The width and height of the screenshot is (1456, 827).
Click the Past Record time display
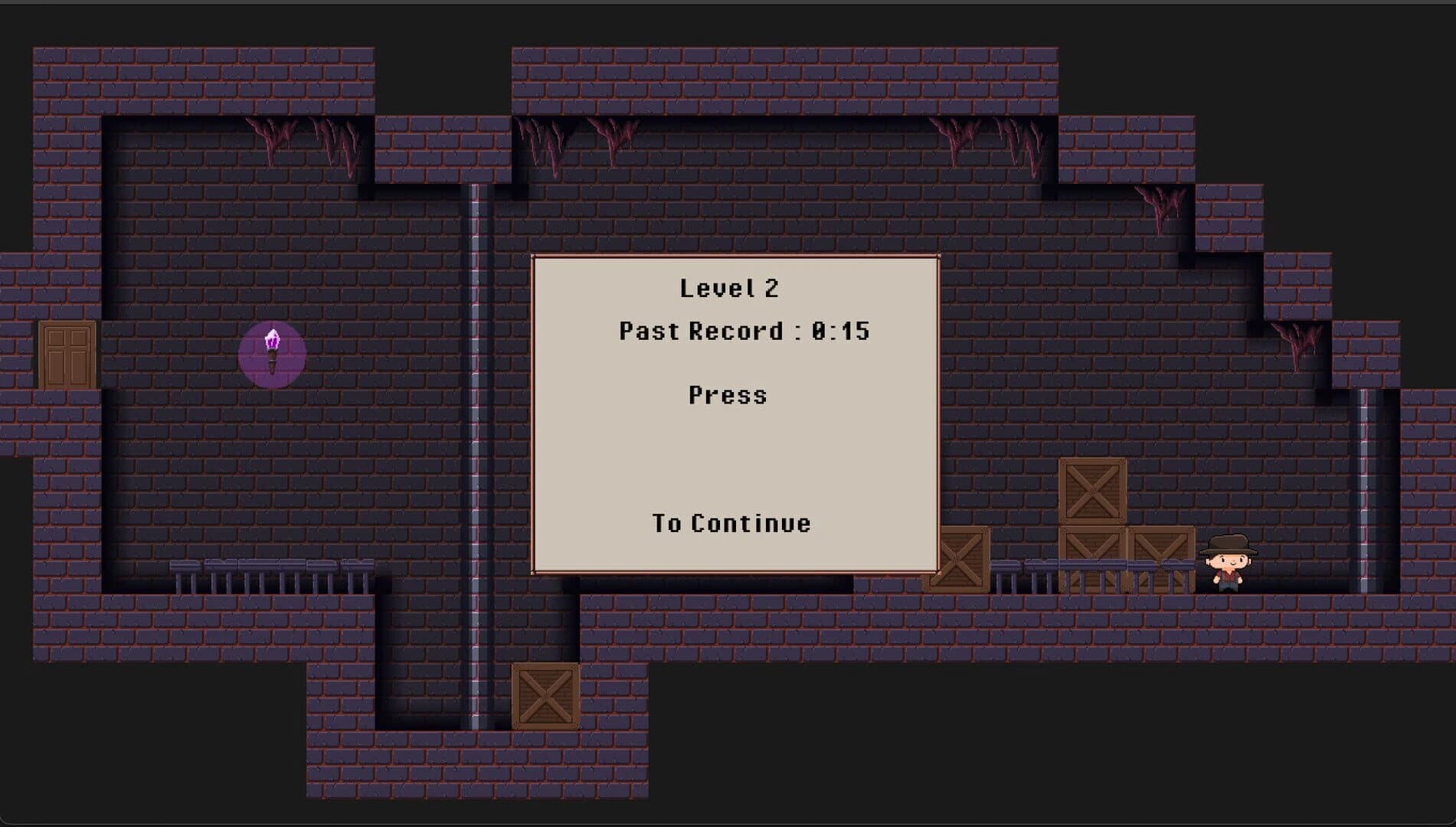(x=744, y=330)
